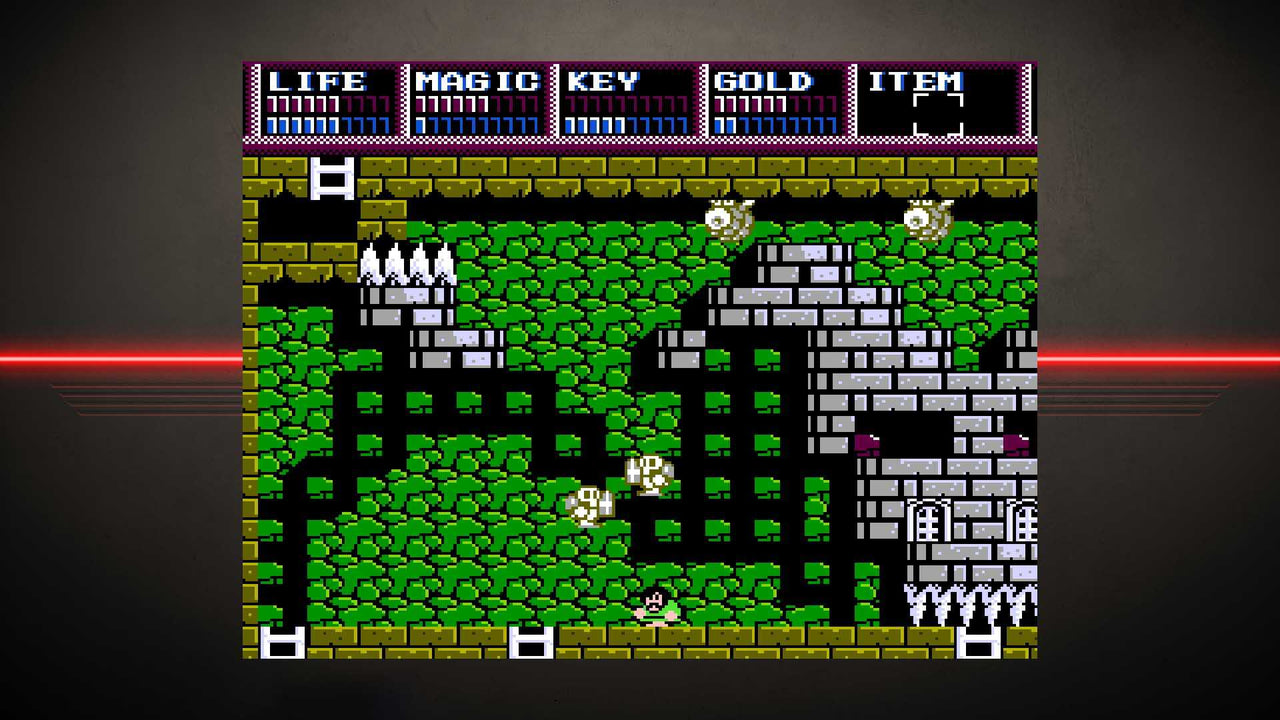Click the empty ITEM slot box
The image size is (1280, 720).
click(x=938, y=116)
